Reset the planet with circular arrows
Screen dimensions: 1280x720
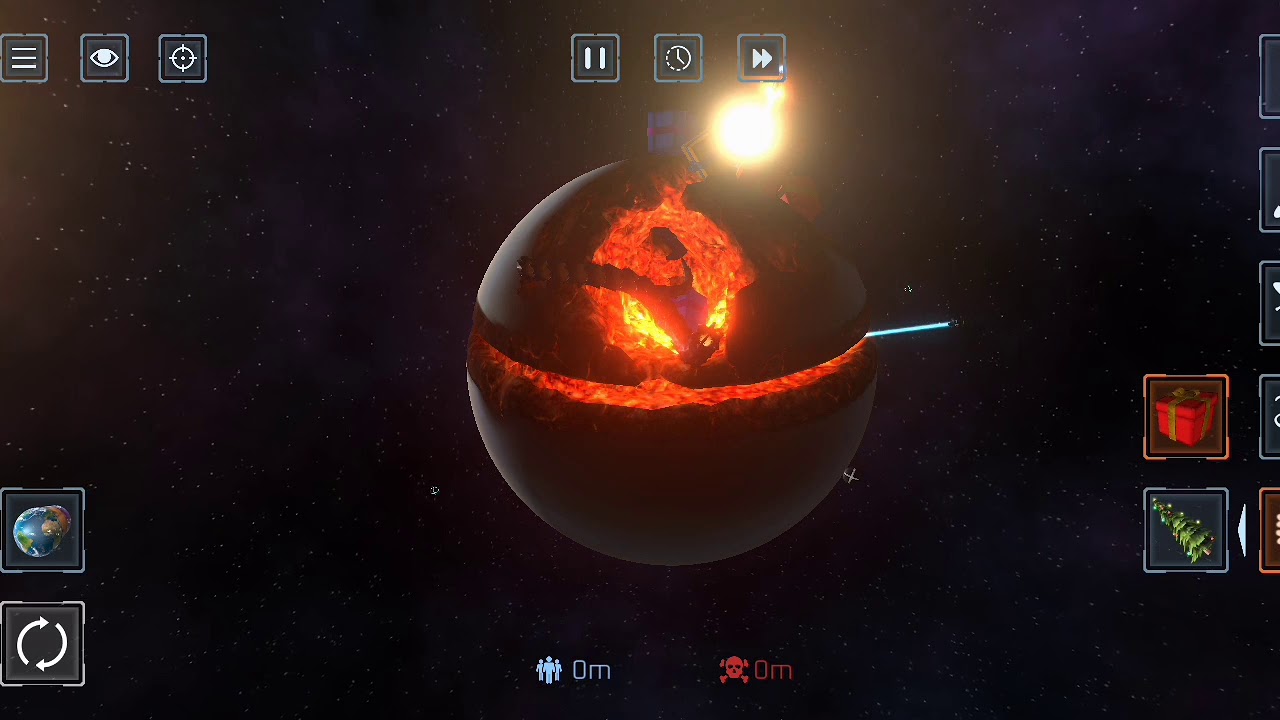click(x=43, y=644)
